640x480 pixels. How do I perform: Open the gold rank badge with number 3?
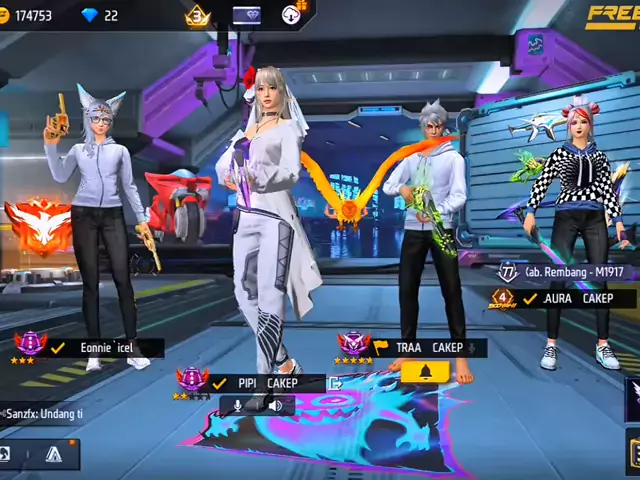click(198, 15)
